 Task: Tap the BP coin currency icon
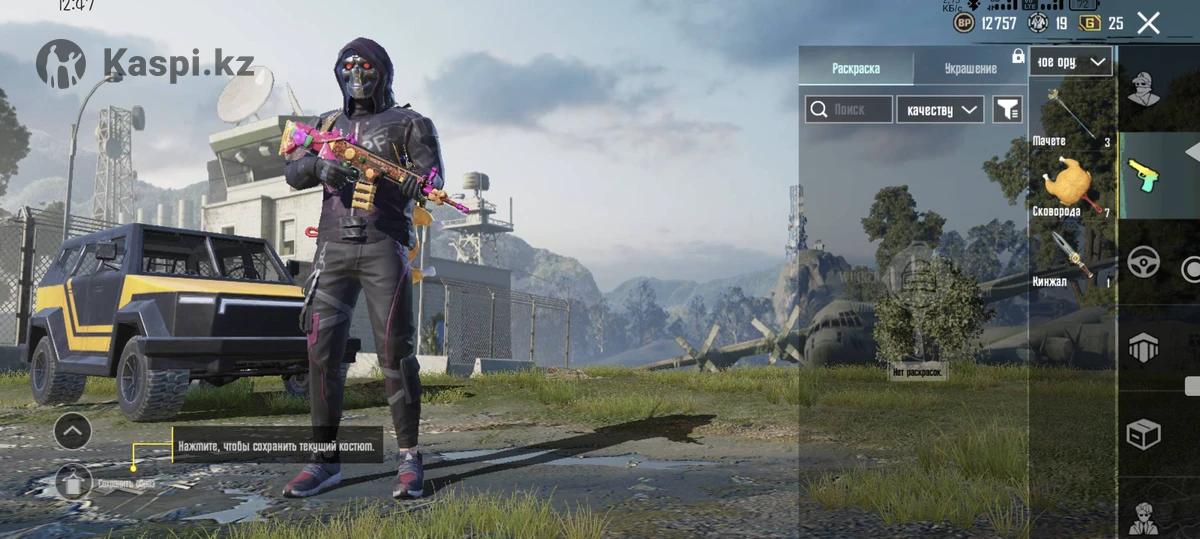964,23
